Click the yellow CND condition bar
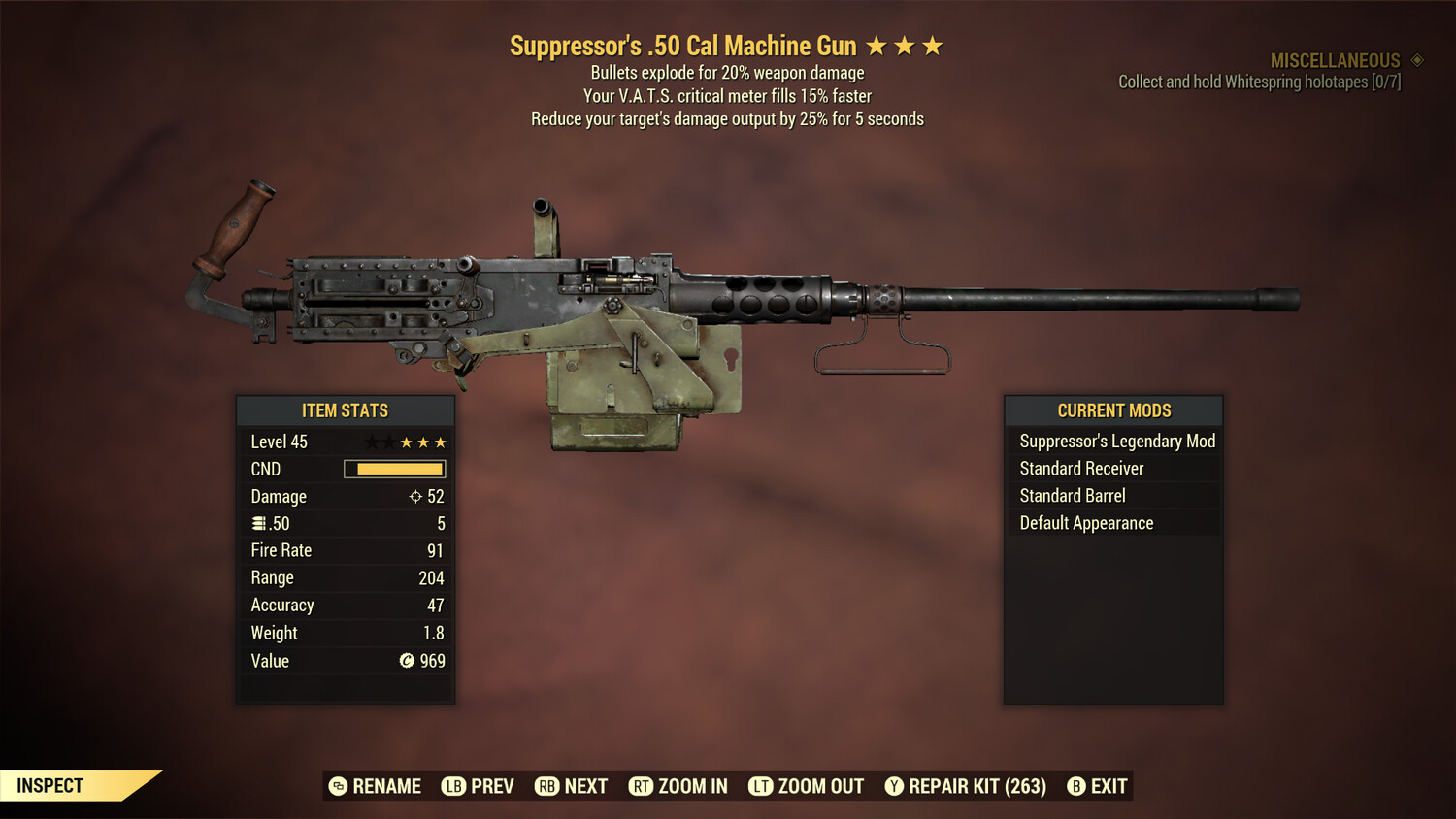1456x819 pixels. point(393,469)
